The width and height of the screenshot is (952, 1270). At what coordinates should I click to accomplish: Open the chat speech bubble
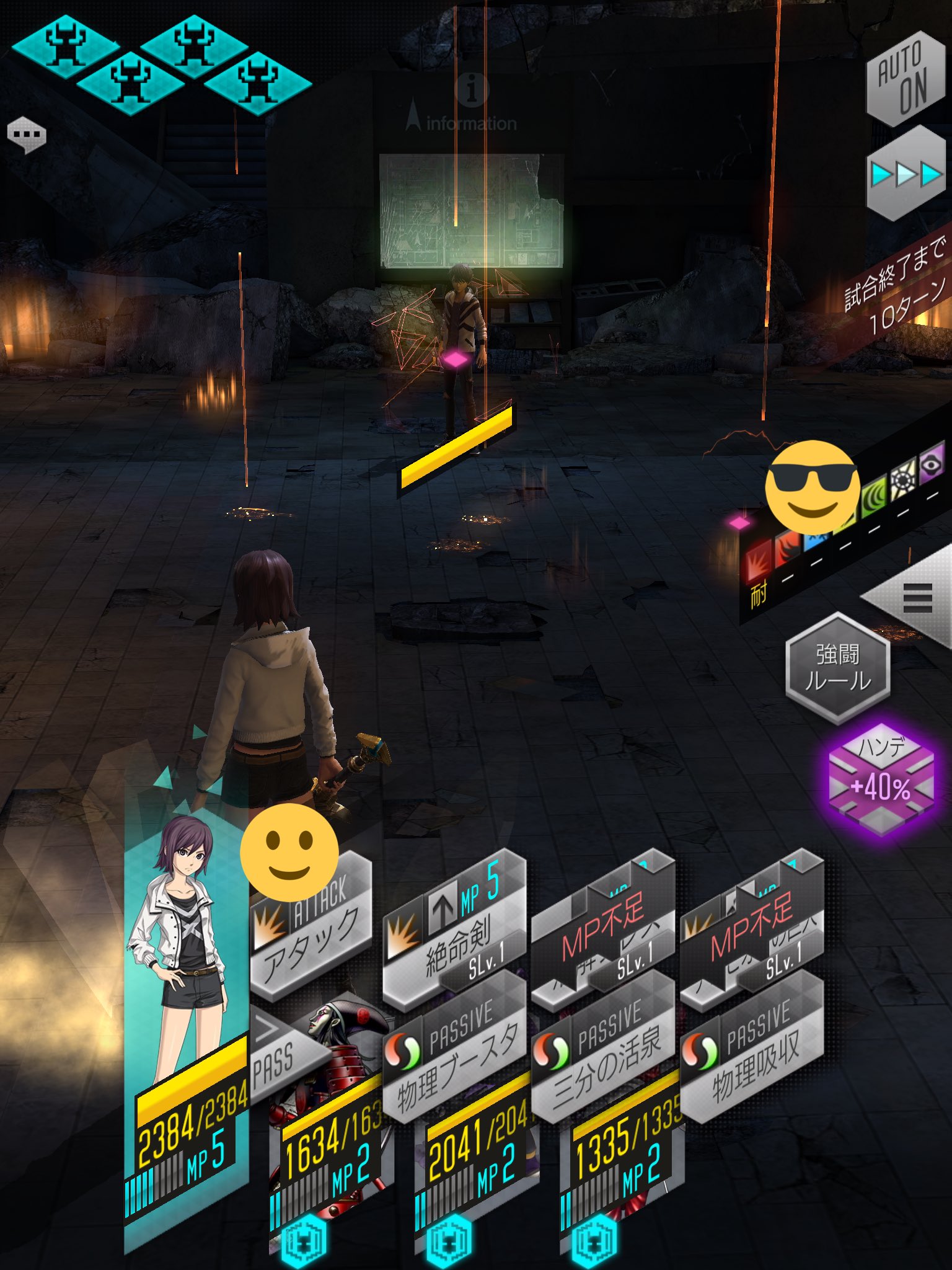click(x=27, y=135)
